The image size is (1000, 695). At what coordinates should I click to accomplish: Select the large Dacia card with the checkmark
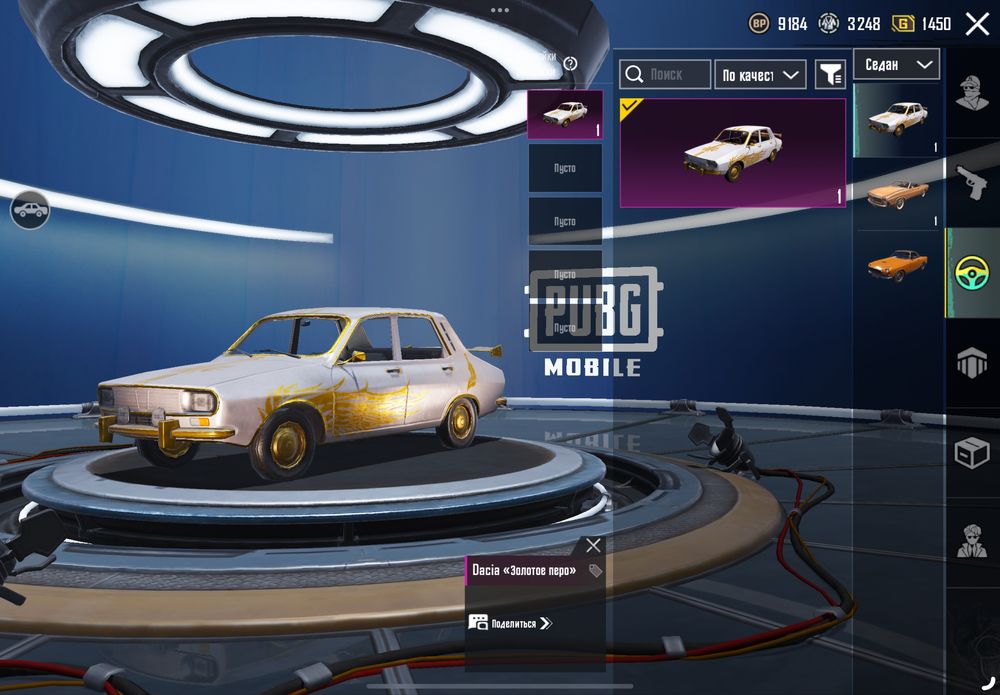point(733,152)
